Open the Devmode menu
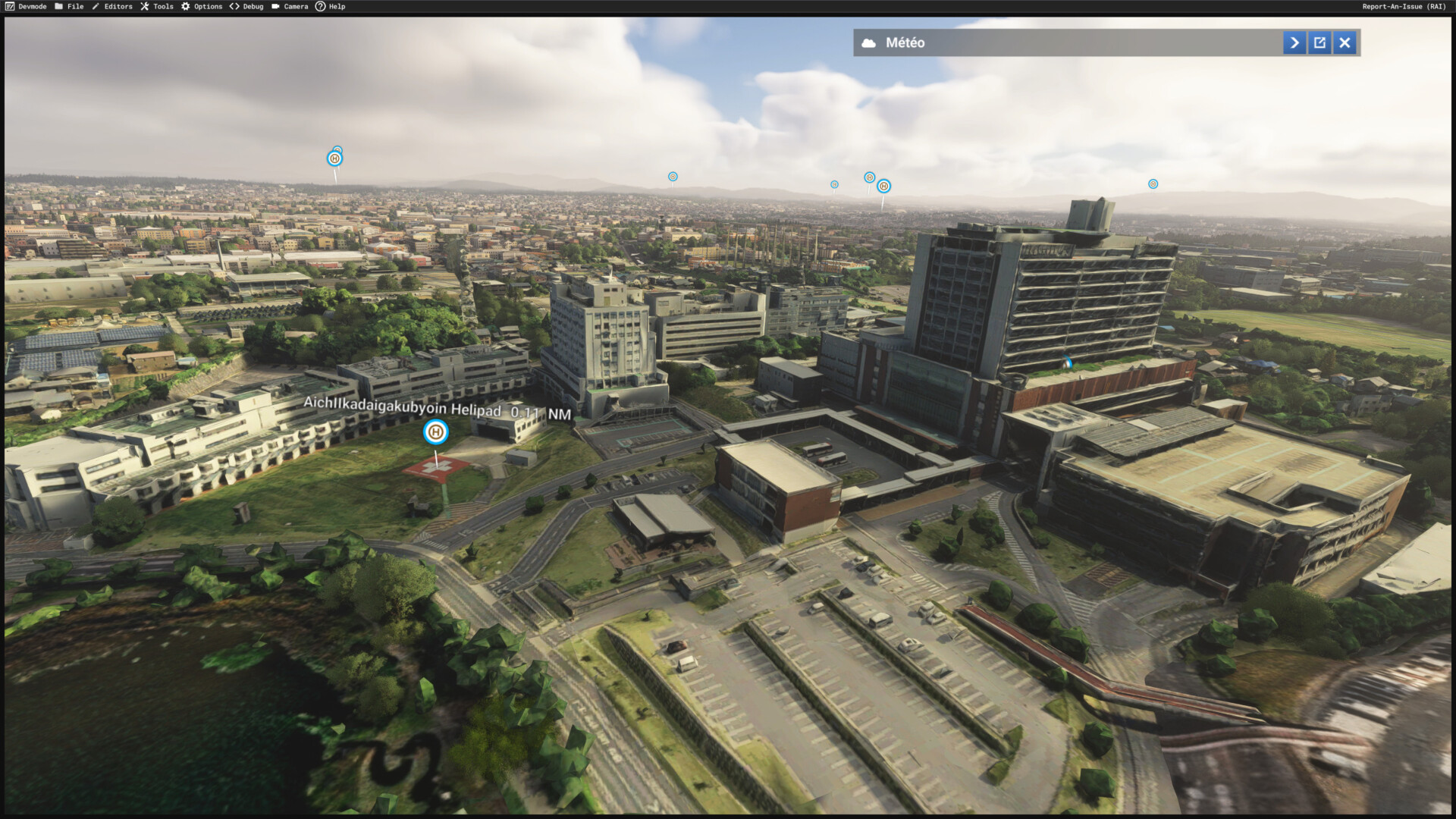The height and width of the screenshot is (819, 1456). [x=27, y=7]
